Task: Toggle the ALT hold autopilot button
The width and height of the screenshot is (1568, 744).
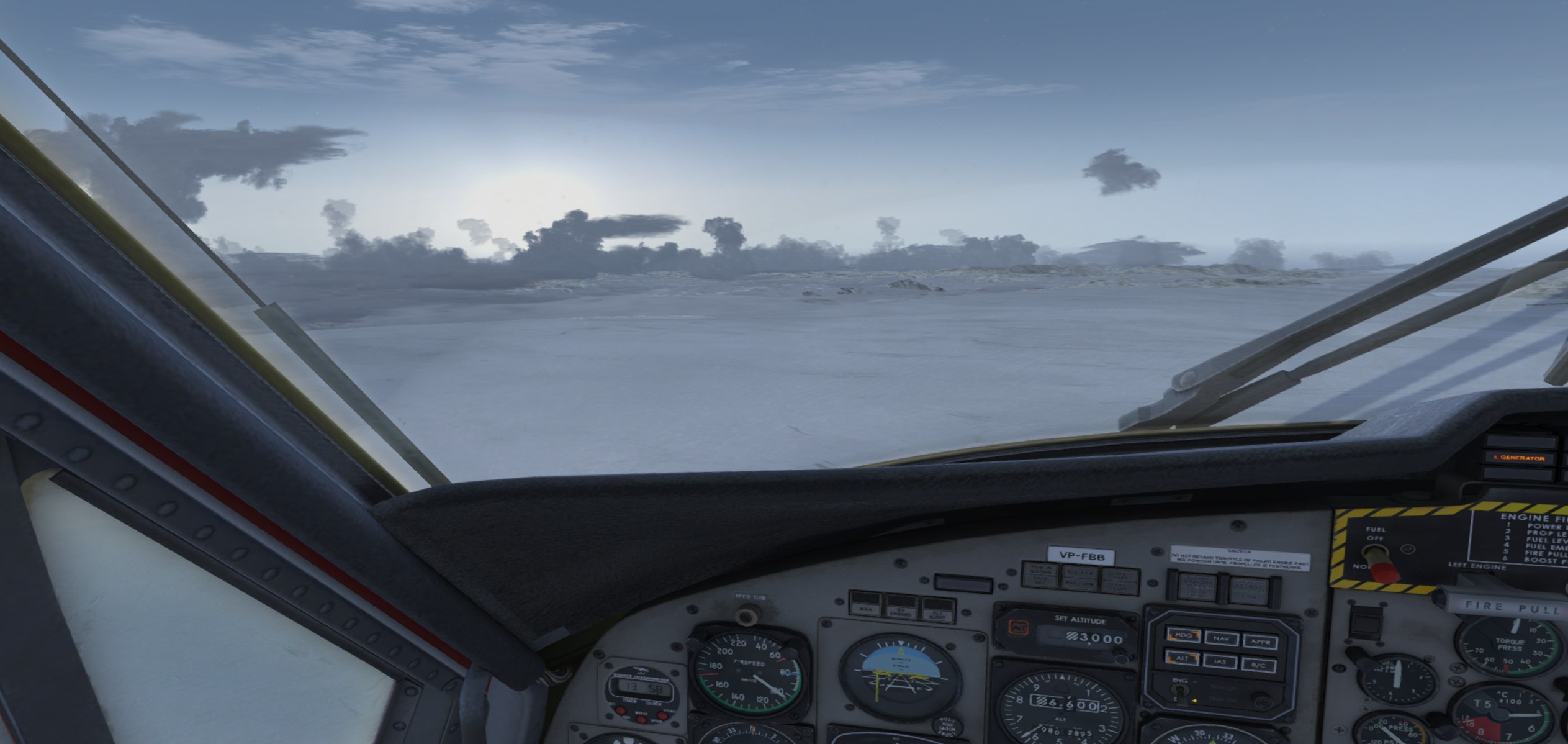Action: [1182, 658]
